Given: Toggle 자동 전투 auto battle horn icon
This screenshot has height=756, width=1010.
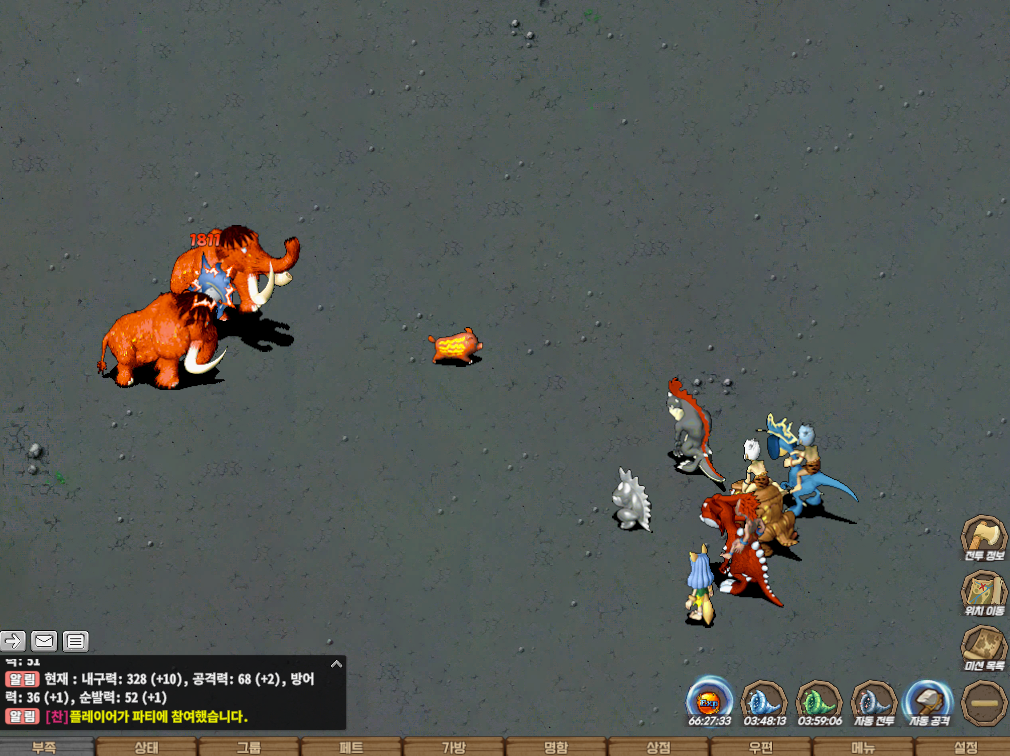Looking at the screenshot, I should [x=874, y=699].
